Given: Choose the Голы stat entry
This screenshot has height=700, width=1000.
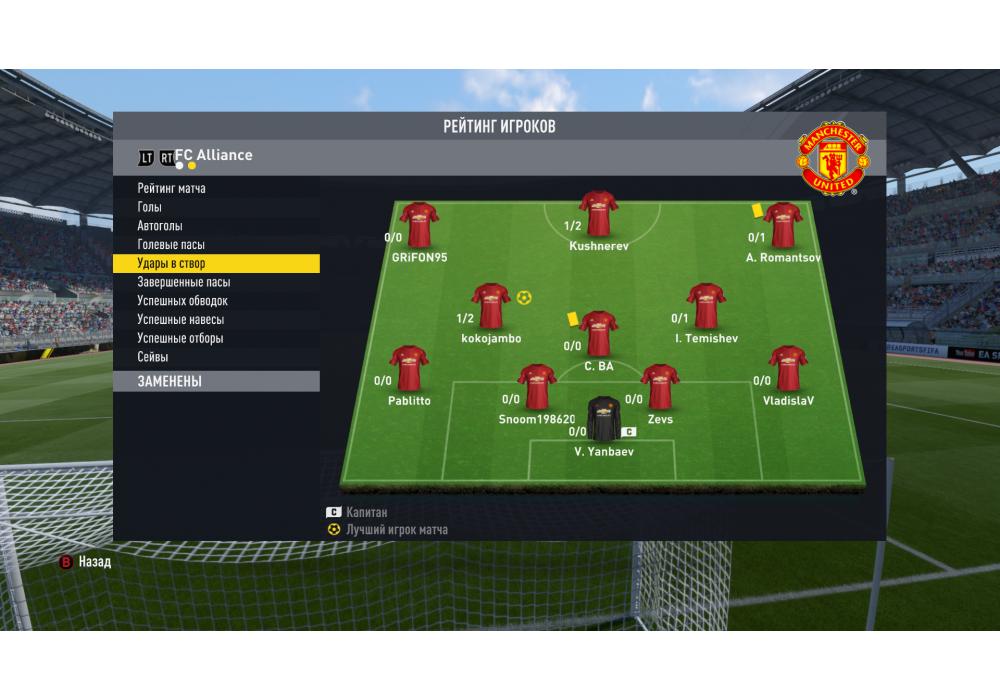Looking at the screenshot, I should tap(150, 207).
